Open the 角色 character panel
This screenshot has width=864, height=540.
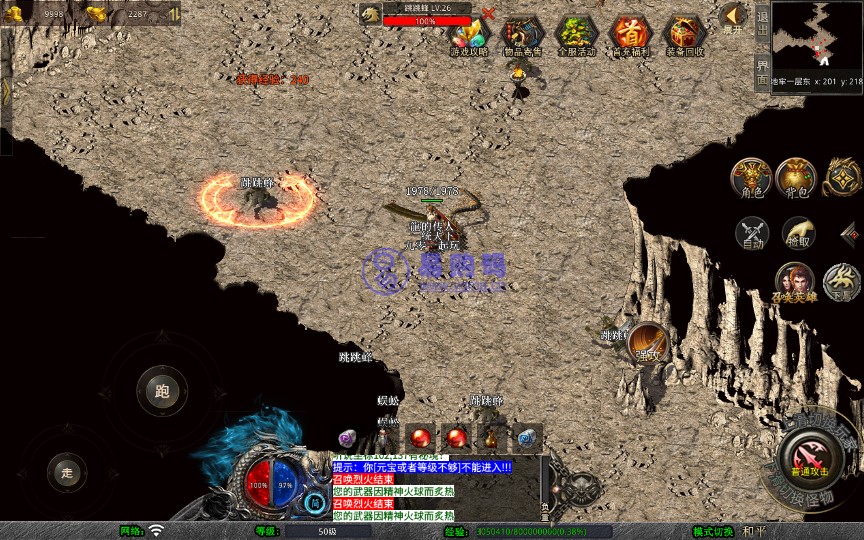(750, 176)
